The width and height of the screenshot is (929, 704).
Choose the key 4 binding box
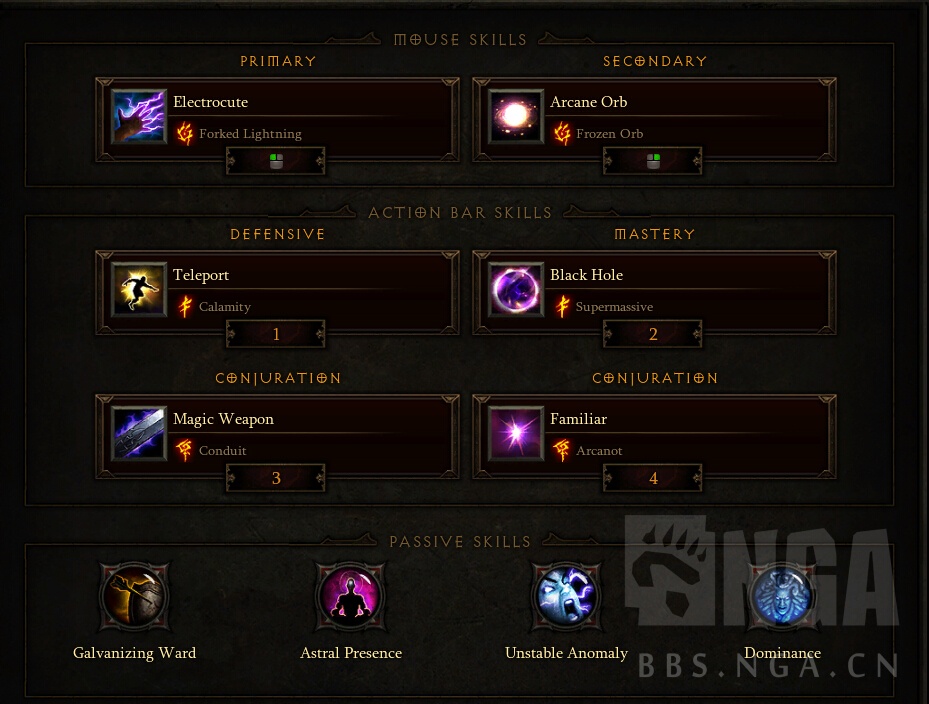point(653,478)
